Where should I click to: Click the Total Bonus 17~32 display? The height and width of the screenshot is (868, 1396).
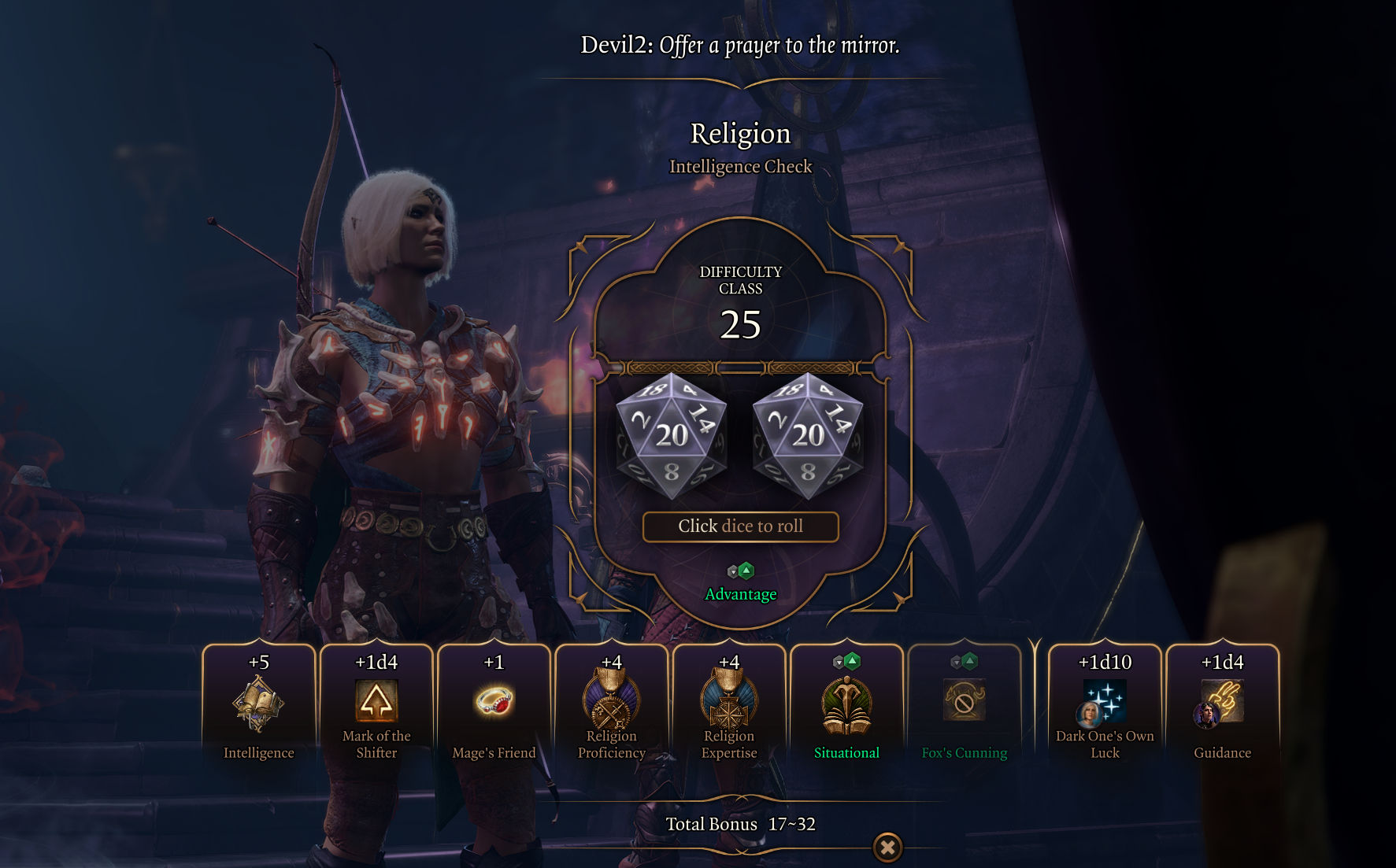[x=741, y=824]
